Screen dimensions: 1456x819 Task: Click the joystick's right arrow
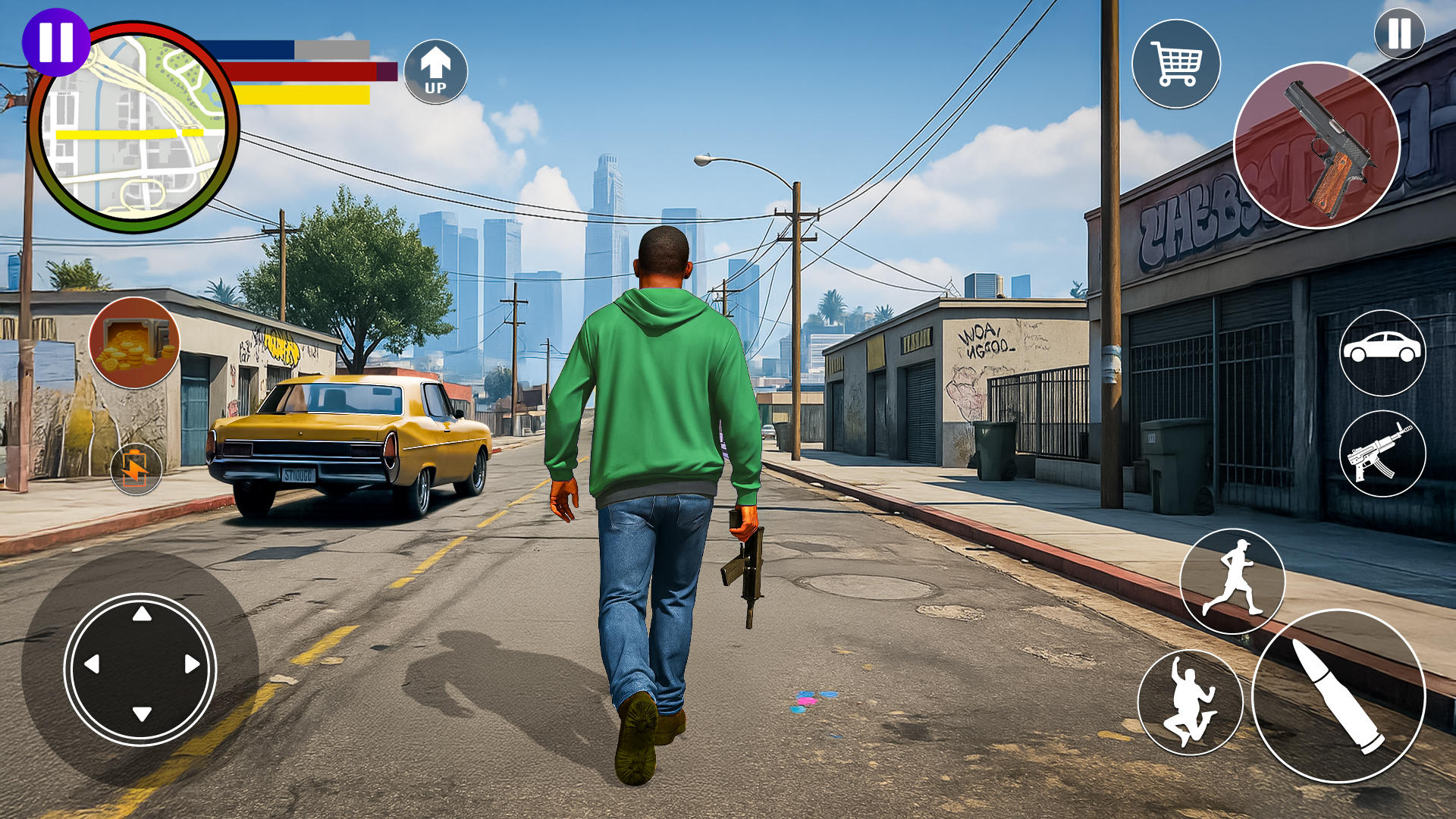192,664
